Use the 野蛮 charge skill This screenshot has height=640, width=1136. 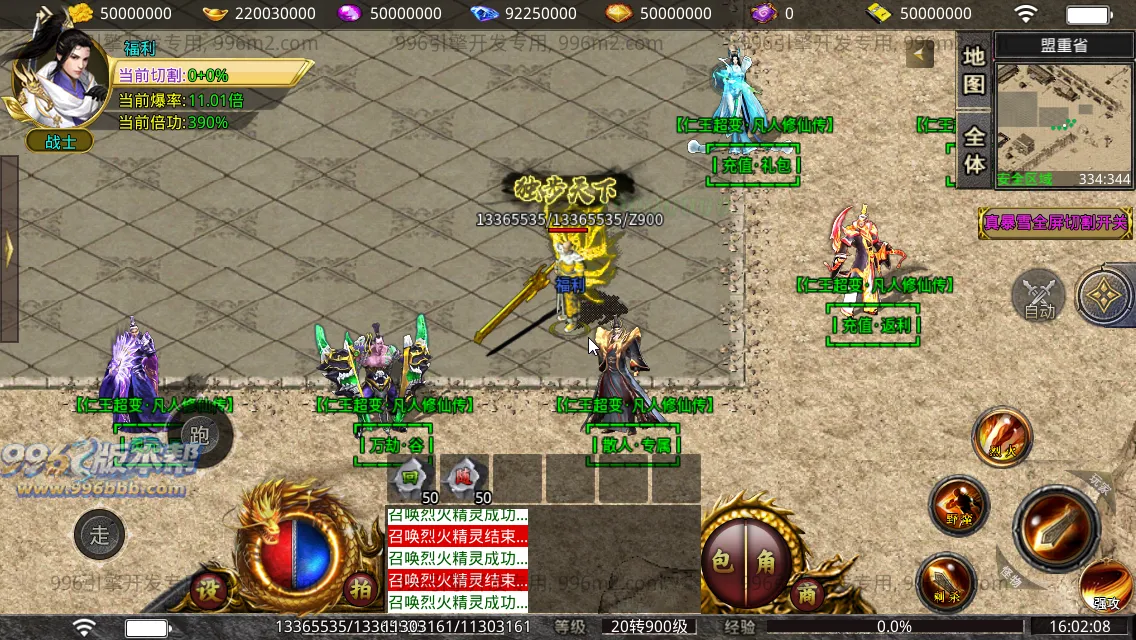pyautogui.click(x=958, y=505)
